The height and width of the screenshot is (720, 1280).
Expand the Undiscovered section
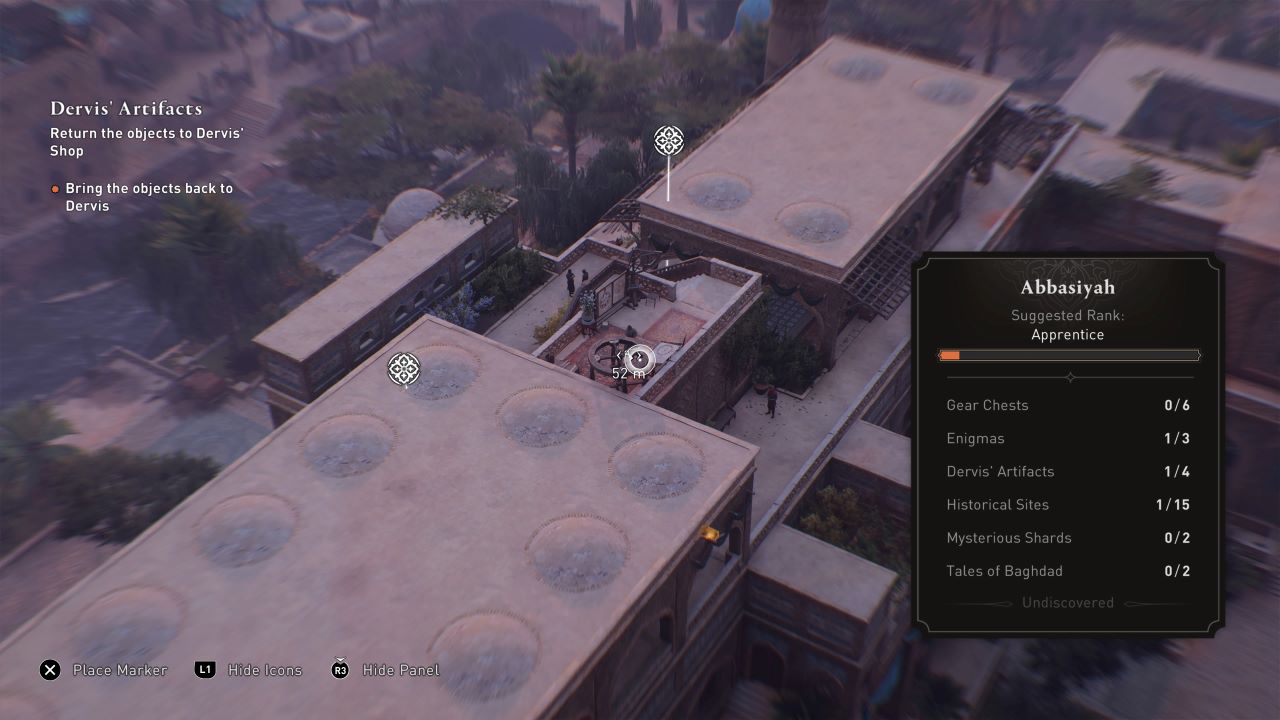pos(1069,602)
